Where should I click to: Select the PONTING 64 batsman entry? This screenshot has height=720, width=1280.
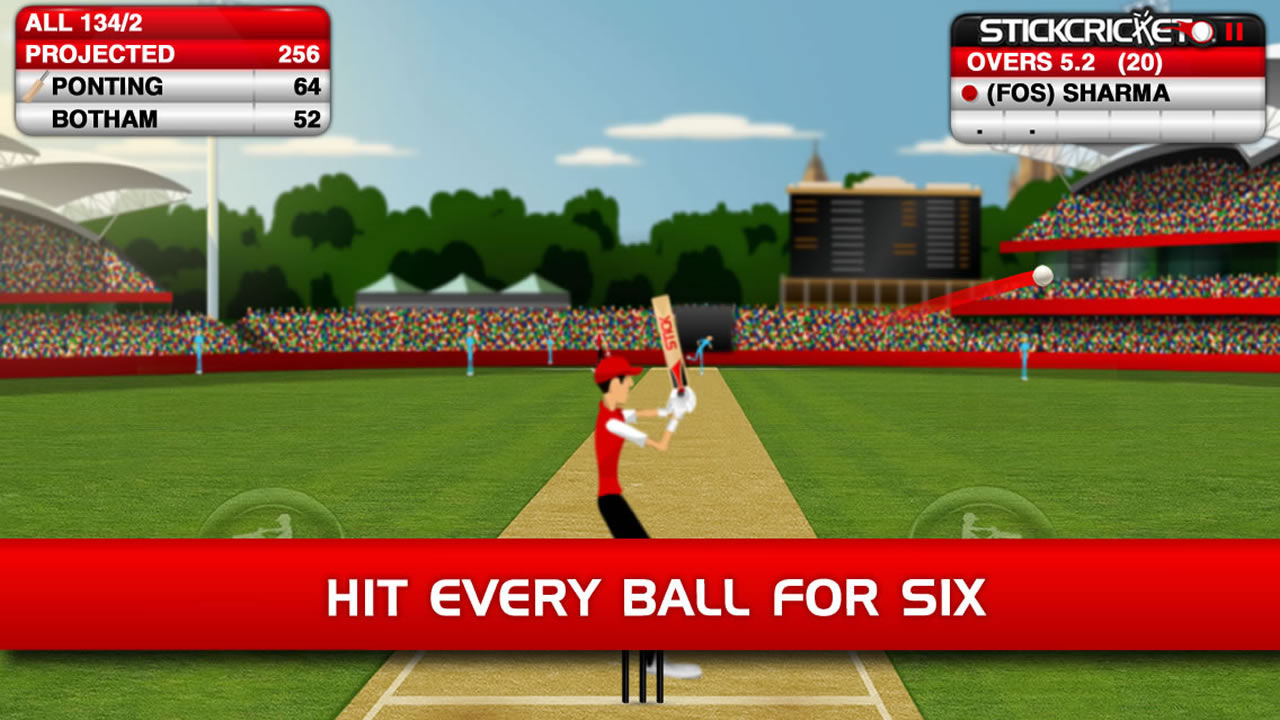coord(170,86)
